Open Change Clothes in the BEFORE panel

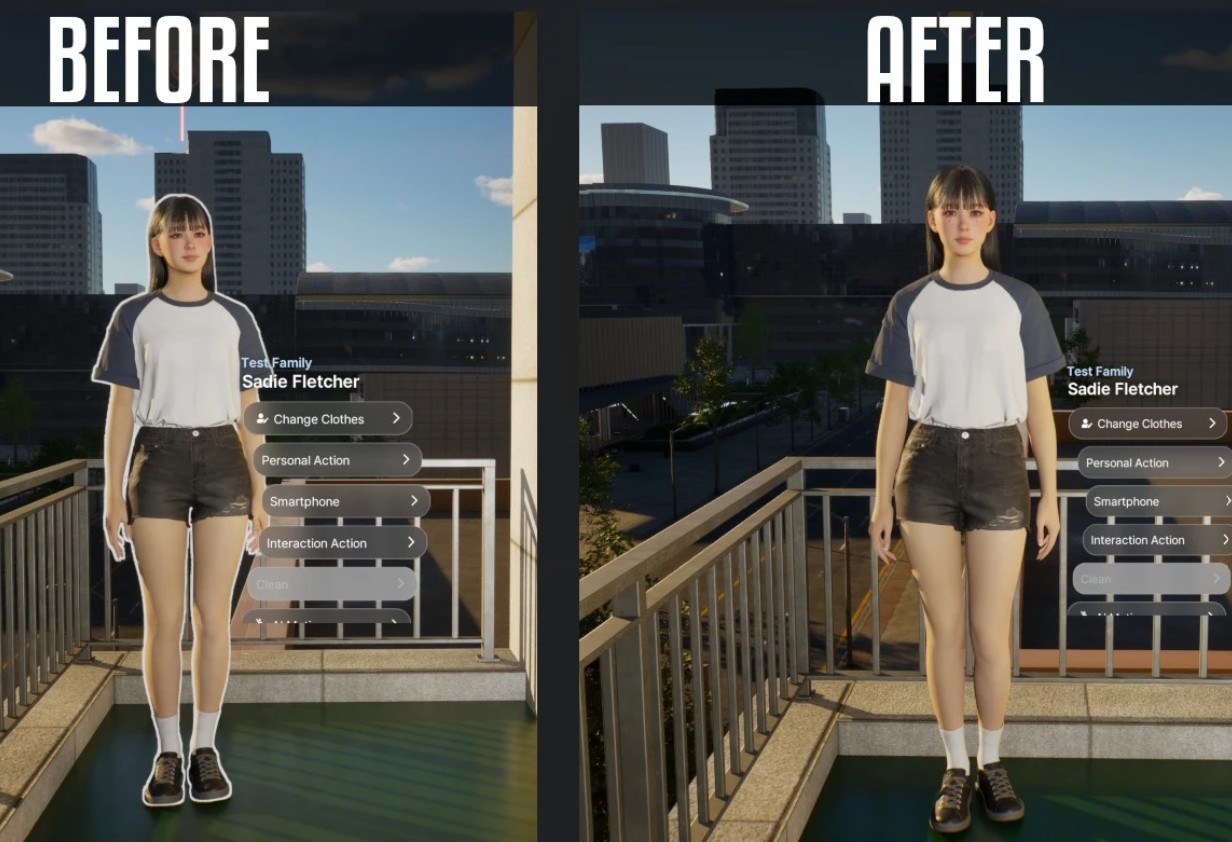327,419
